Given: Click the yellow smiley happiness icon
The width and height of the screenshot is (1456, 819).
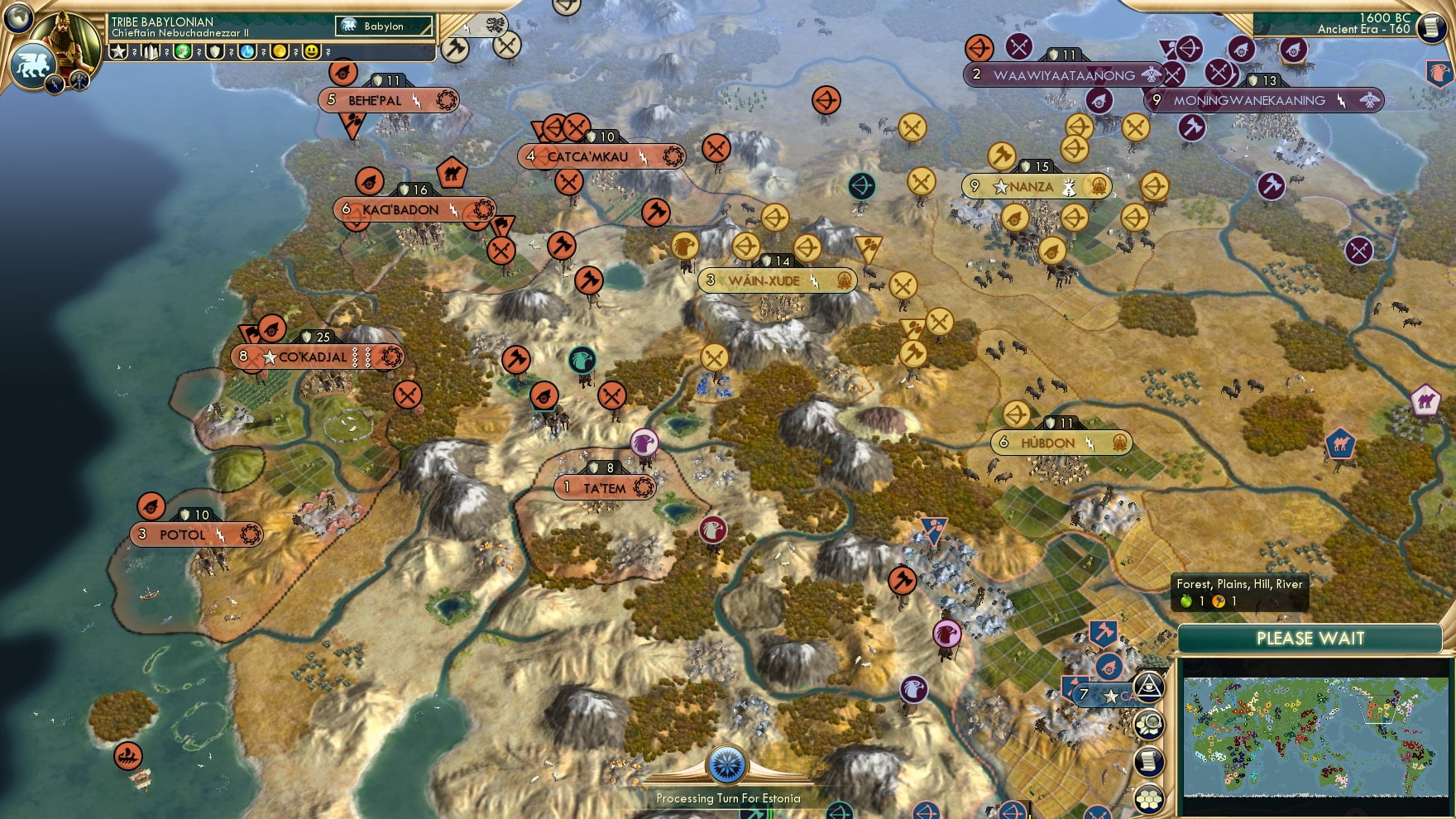Looking at the screenshot, I should pos(312,51).
